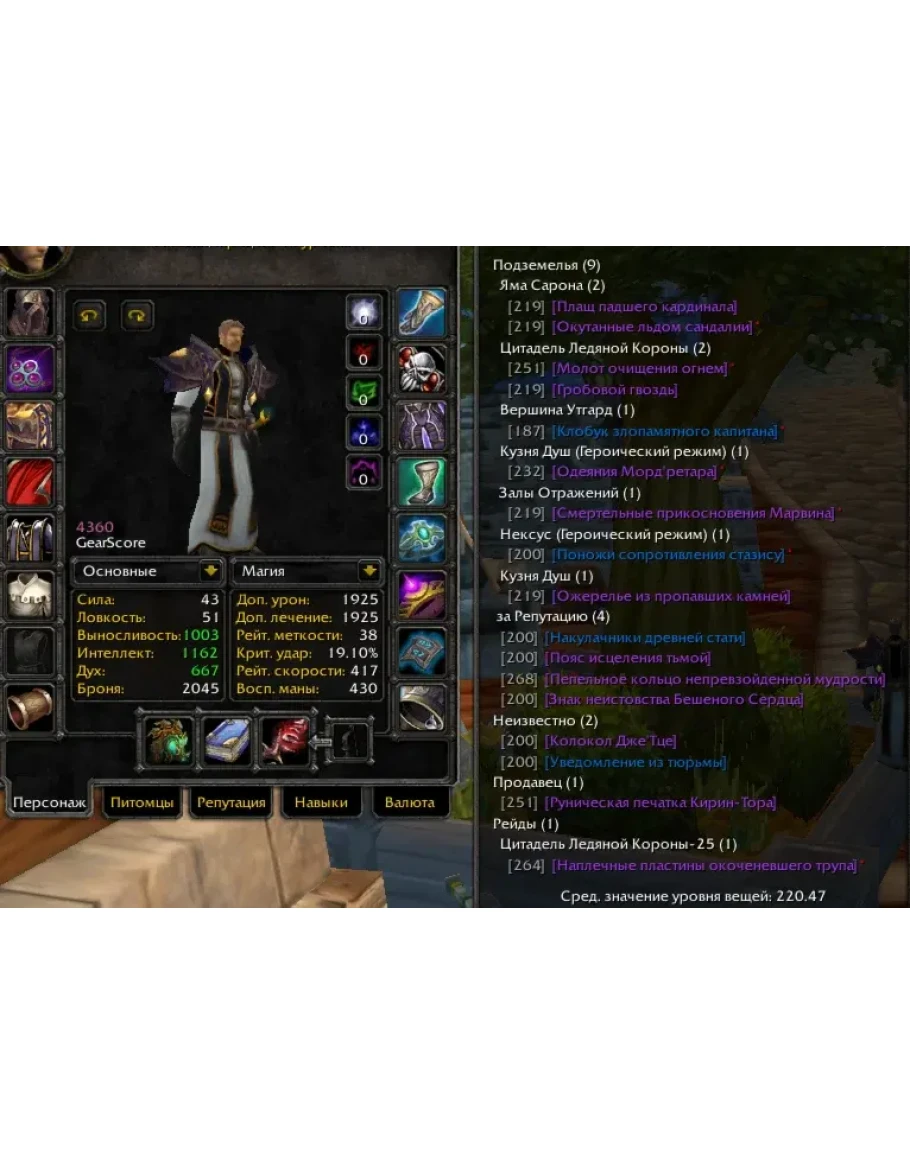Select the hooded helmet equipment slot
Screen dimensions: 910x1155
[x=31, y=313]
